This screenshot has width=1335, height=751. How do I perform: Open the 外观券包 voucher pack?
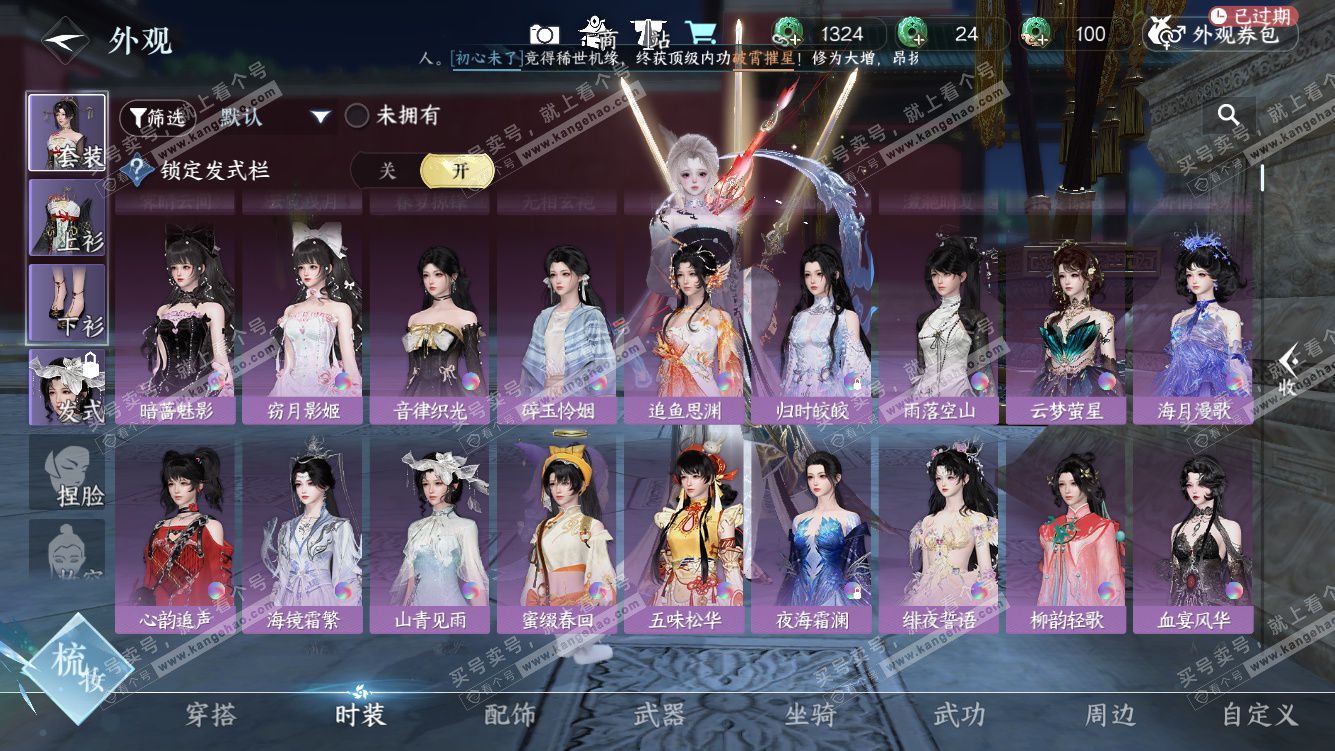pos(1220,35)
